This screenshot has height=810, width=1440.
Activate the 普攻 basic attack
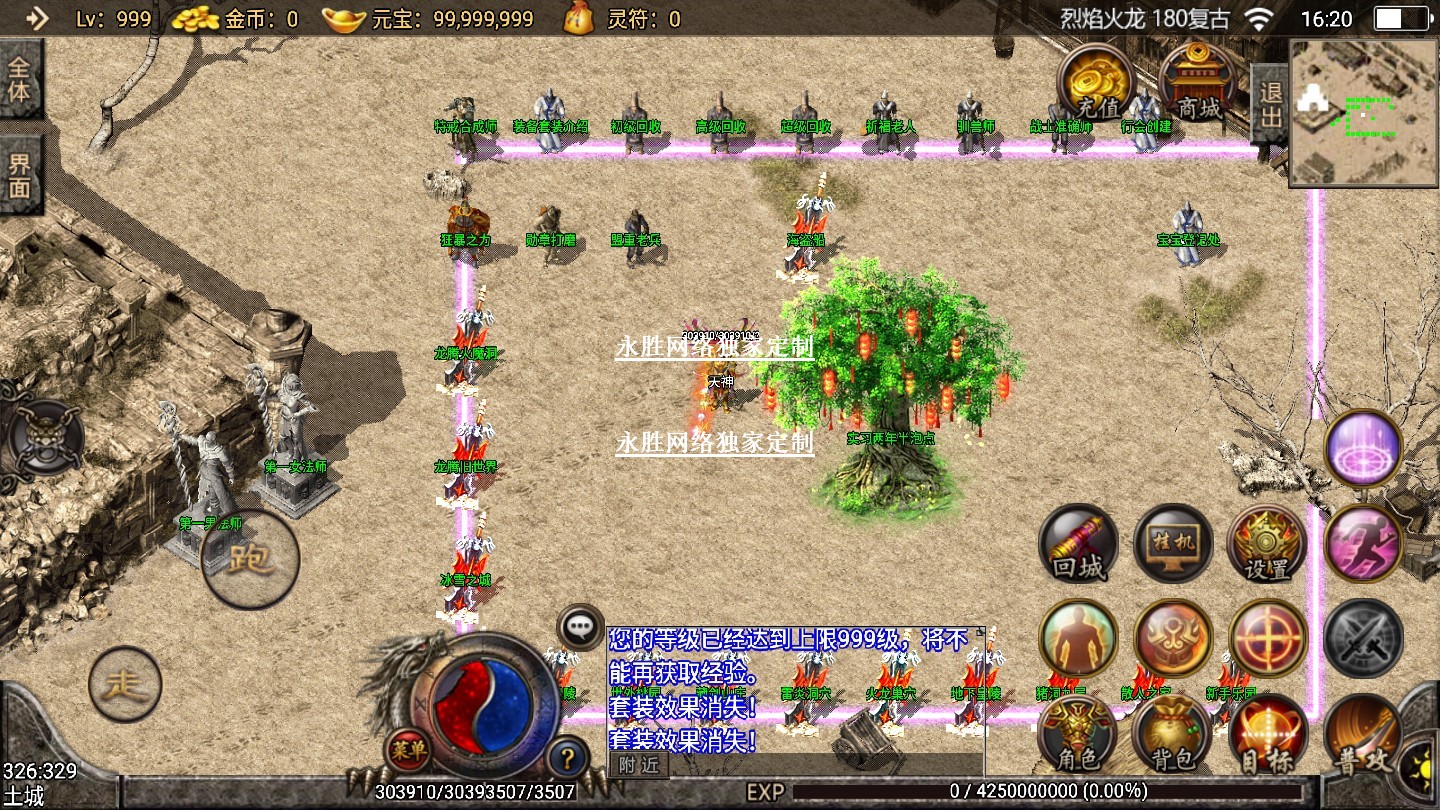click(1361, 734)
